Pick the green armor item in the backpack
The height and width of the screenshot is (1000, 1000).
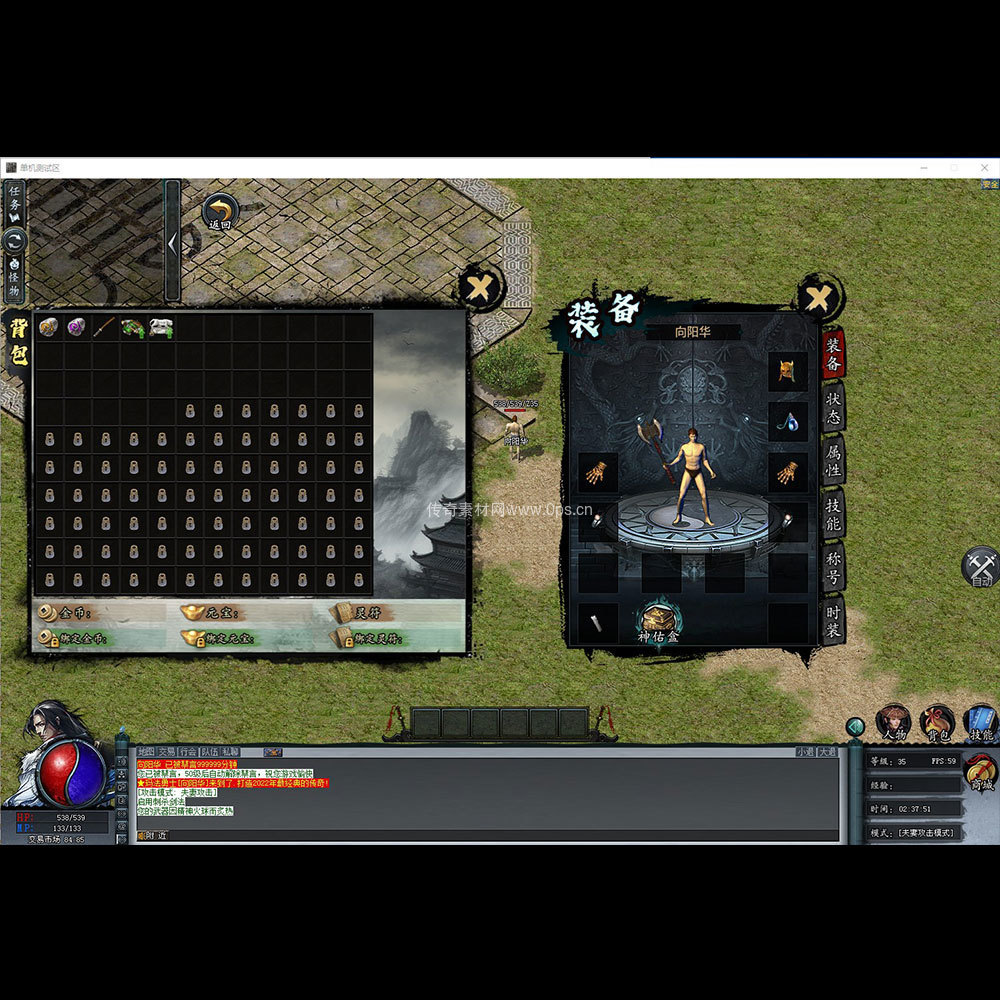[x=133, y=327]
